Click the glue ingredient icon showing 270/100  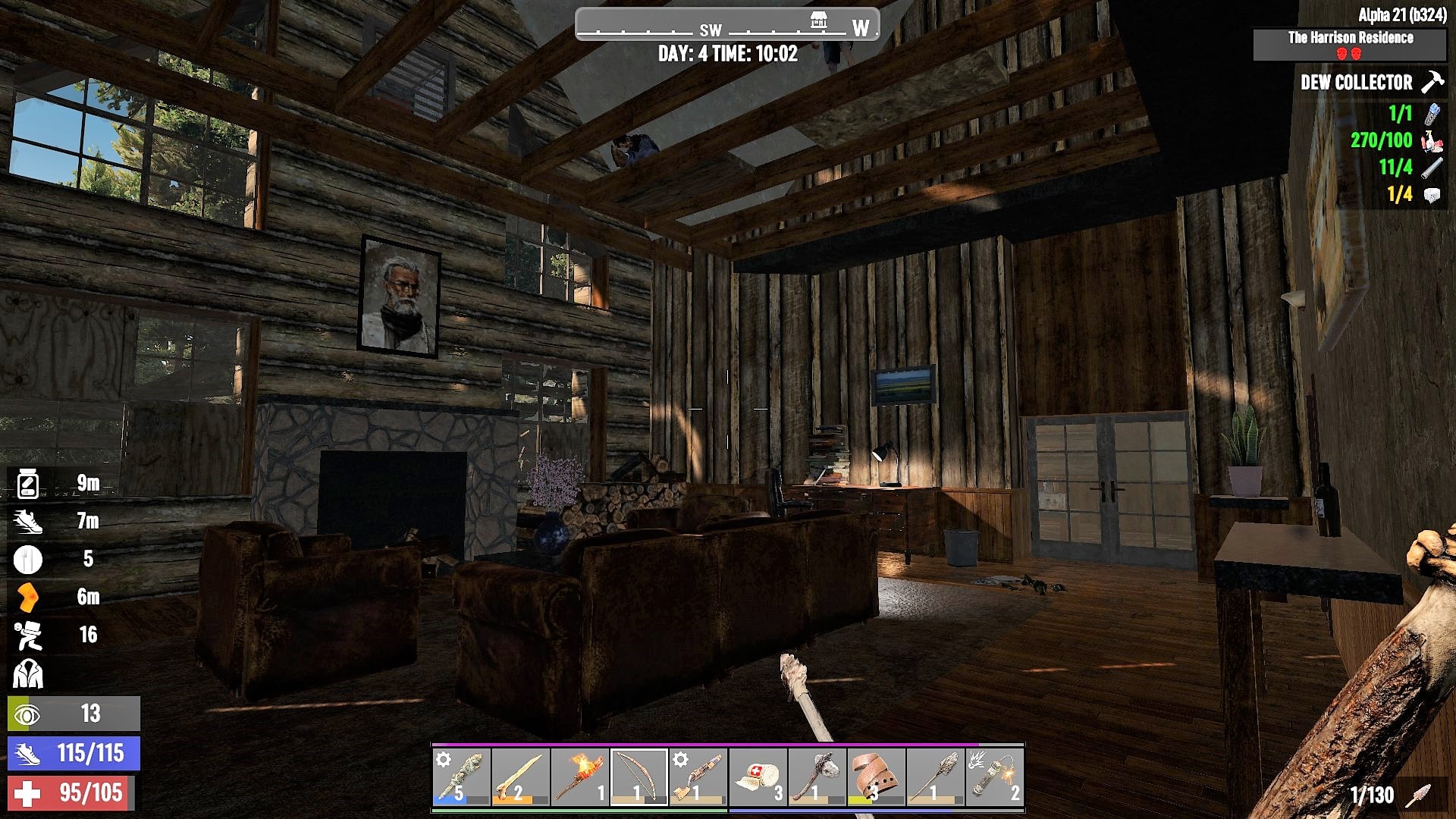(1429, 140)
